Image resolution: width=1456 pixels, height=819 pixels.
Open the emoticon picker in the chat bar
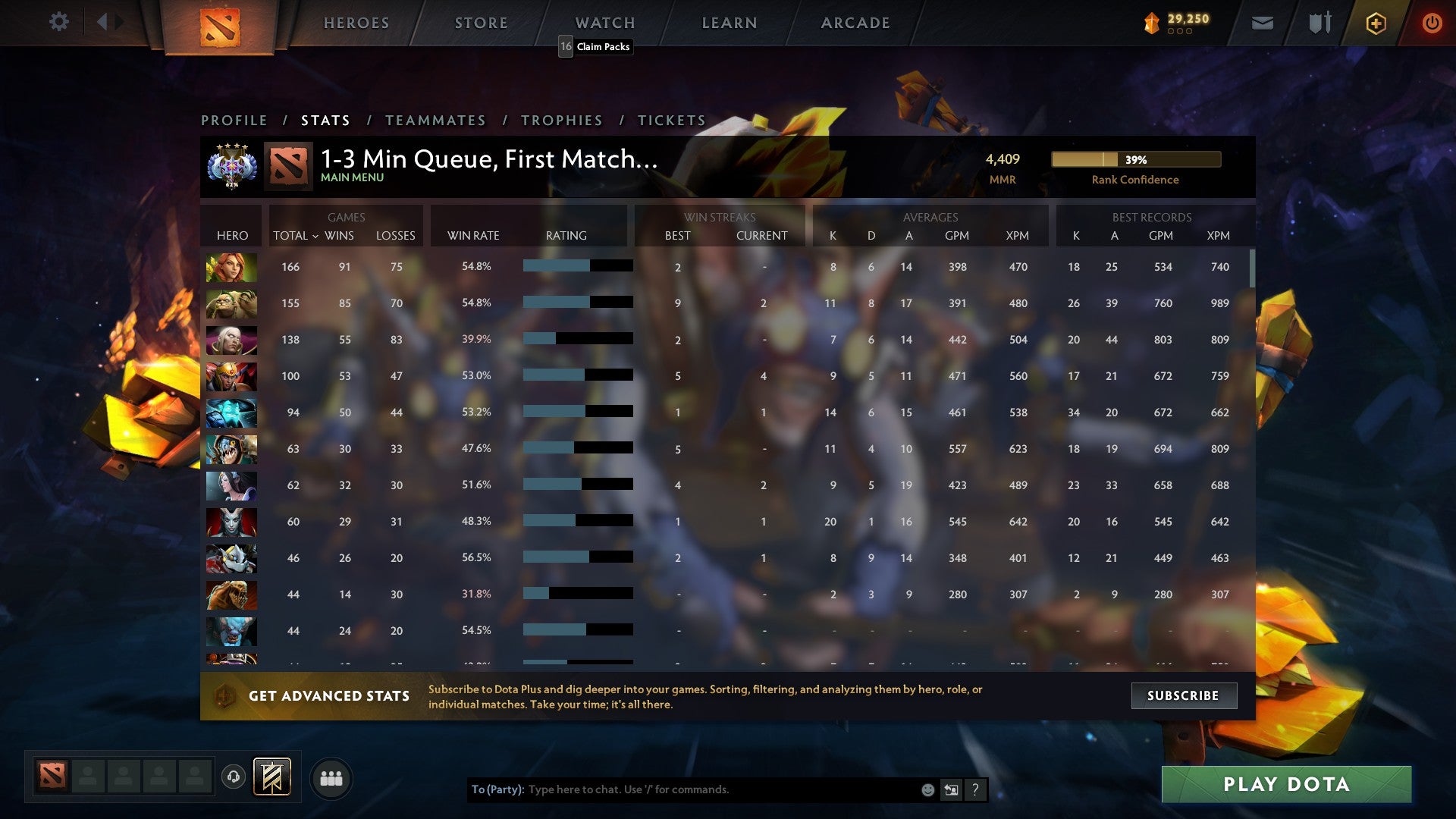[x=927, y=789]
